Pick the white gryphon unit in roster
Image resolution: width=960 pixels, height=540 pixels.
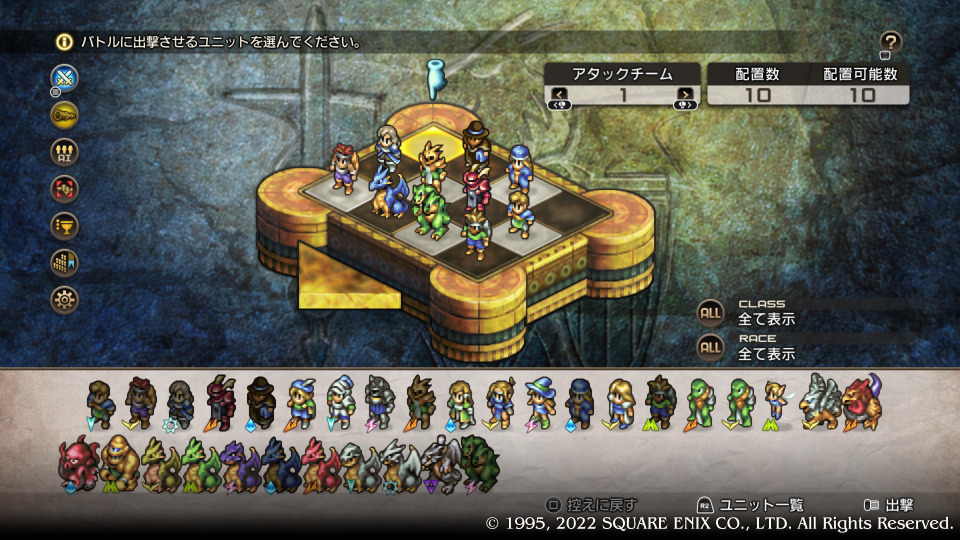tap(820, 402)
